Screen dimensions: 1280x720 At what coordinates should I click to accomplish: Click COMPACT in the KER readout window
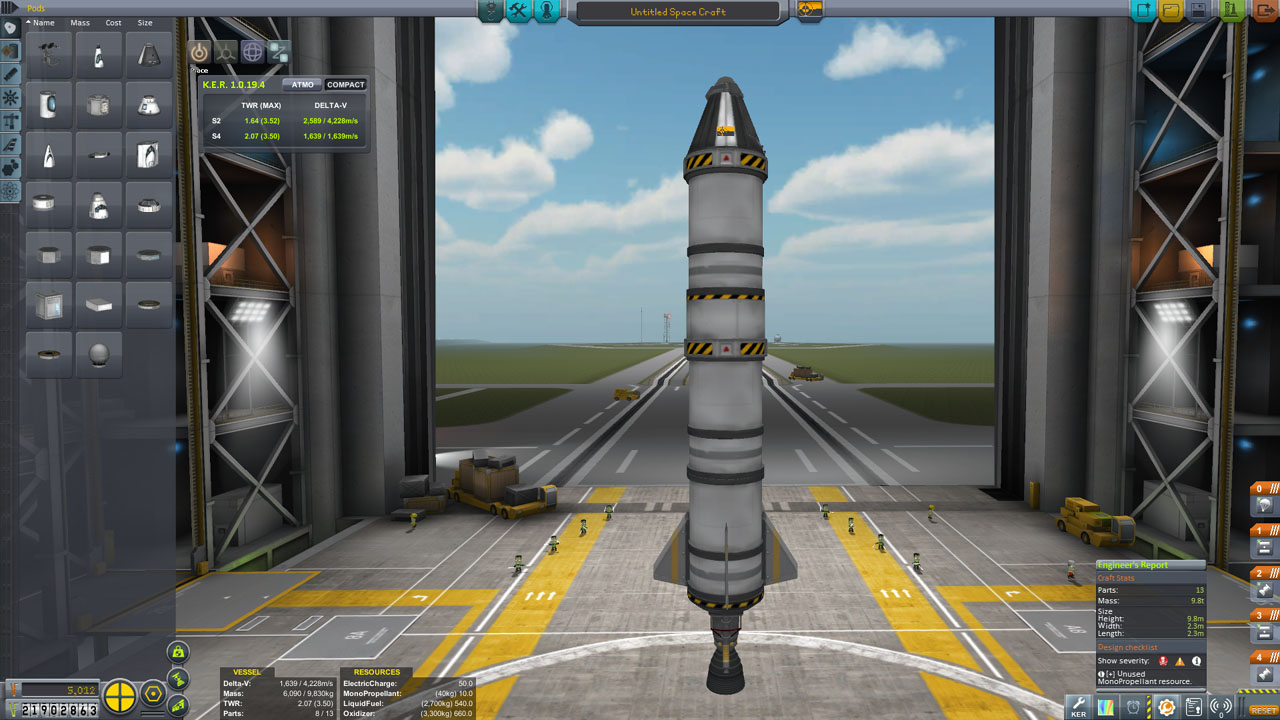pos(345,84)
